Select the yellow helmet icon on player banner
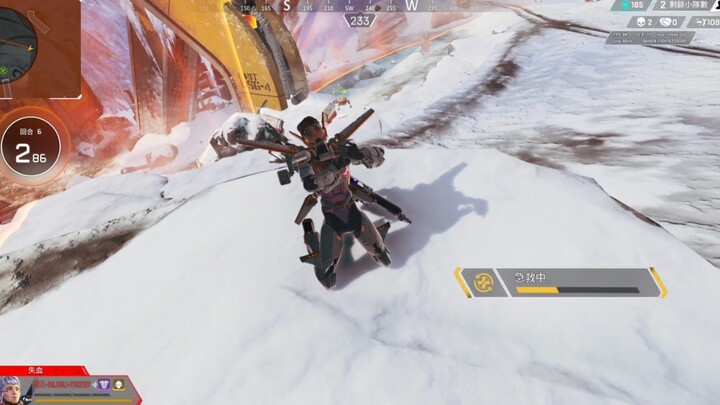The width and height of the screenshot is (720, 405). (x=118, y=383)
